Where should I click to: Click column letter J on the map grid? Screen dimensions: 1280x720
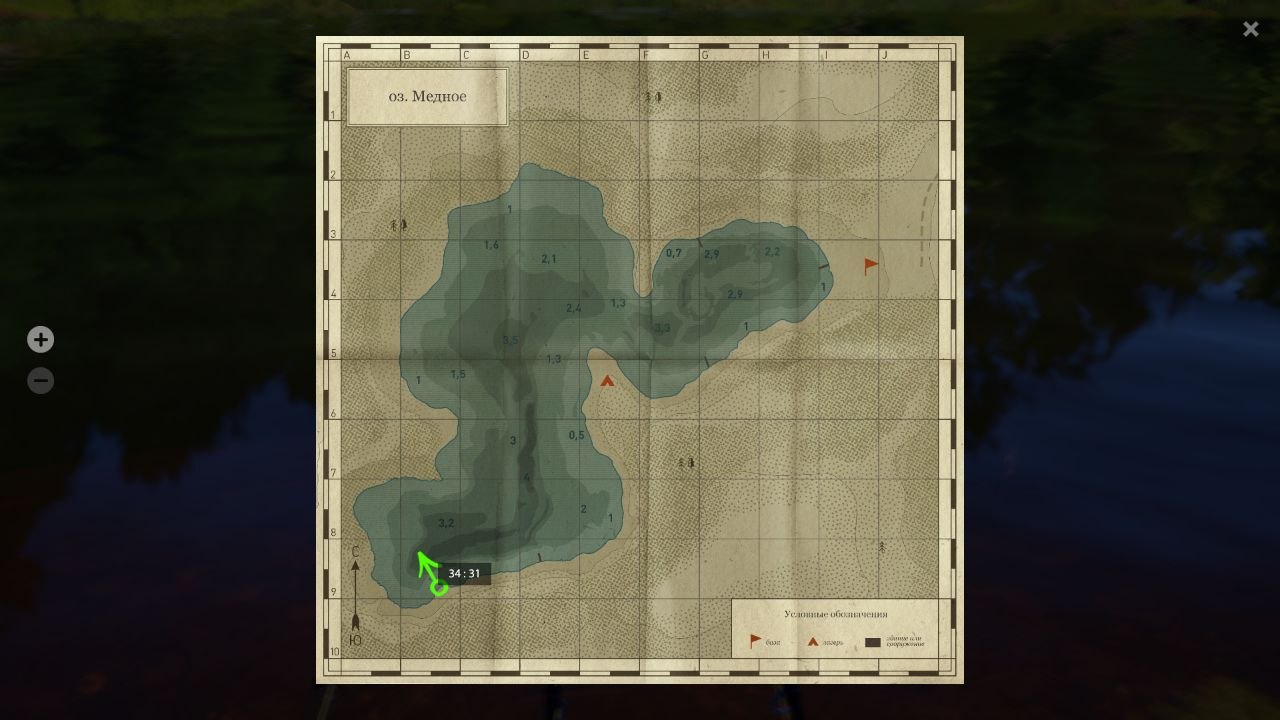coord(885,55)
